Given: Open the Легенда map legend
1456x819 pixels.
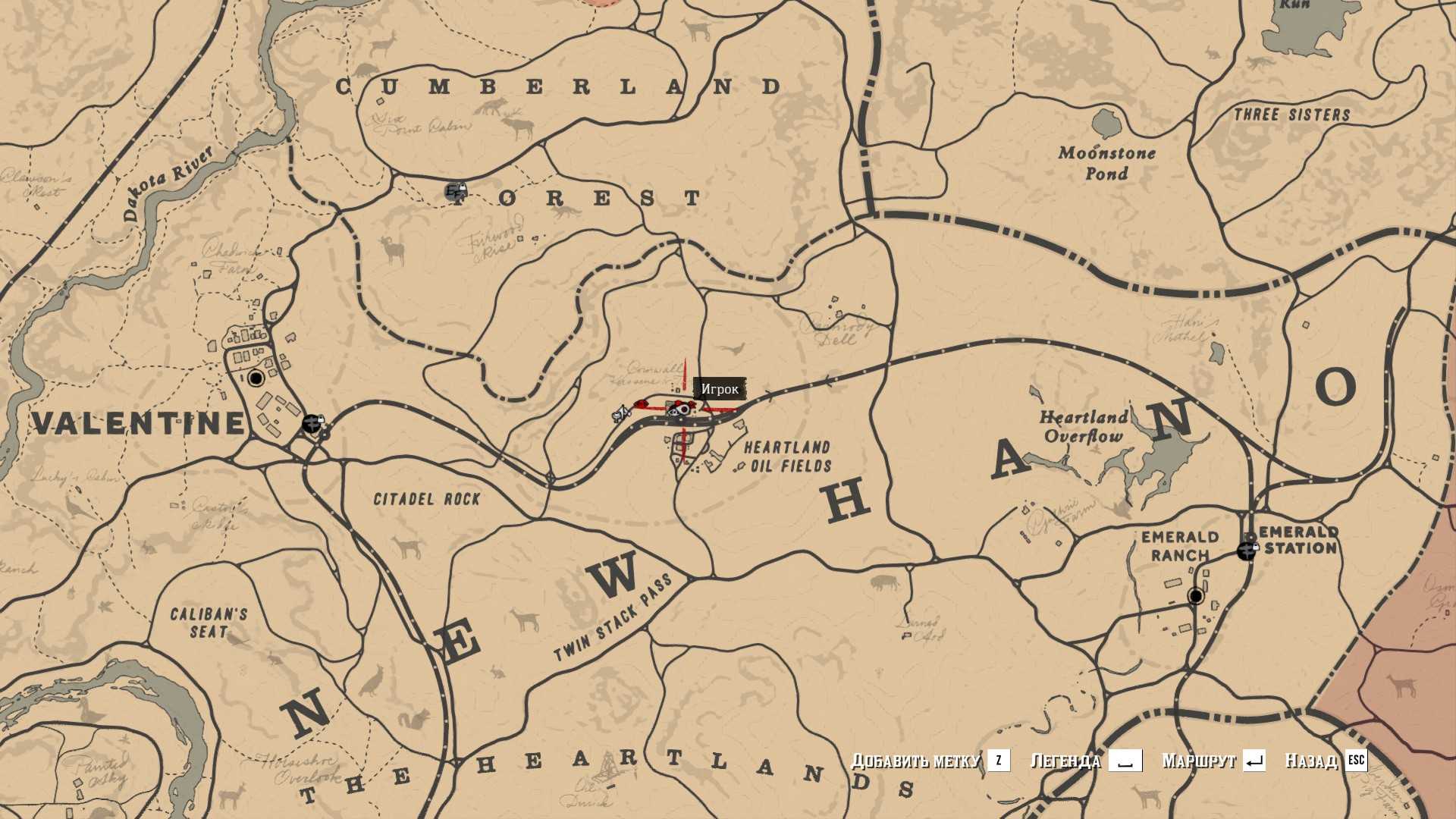Looking at the screenshot, I should 1065,760.
